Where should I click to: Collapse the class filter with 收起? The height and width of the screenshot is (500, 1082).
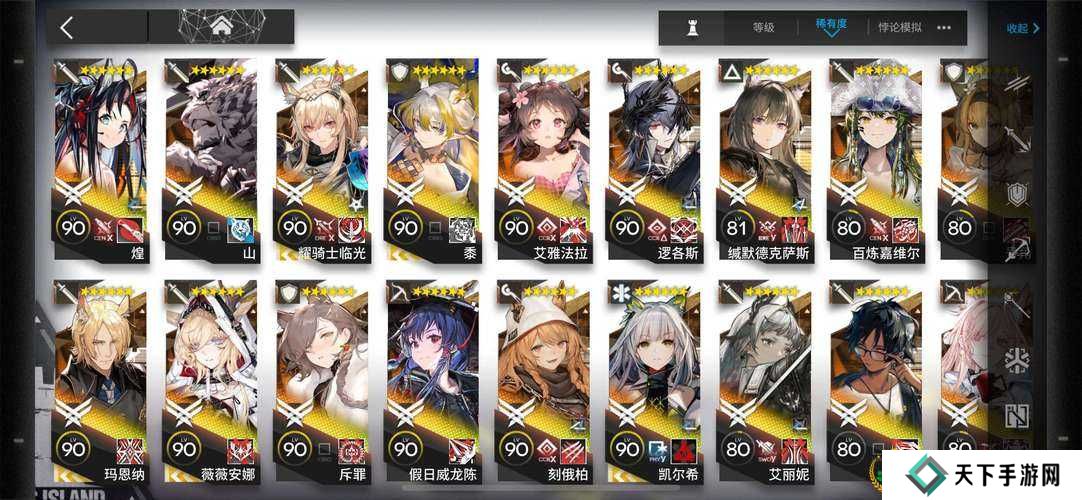[x=1022, y=28]
